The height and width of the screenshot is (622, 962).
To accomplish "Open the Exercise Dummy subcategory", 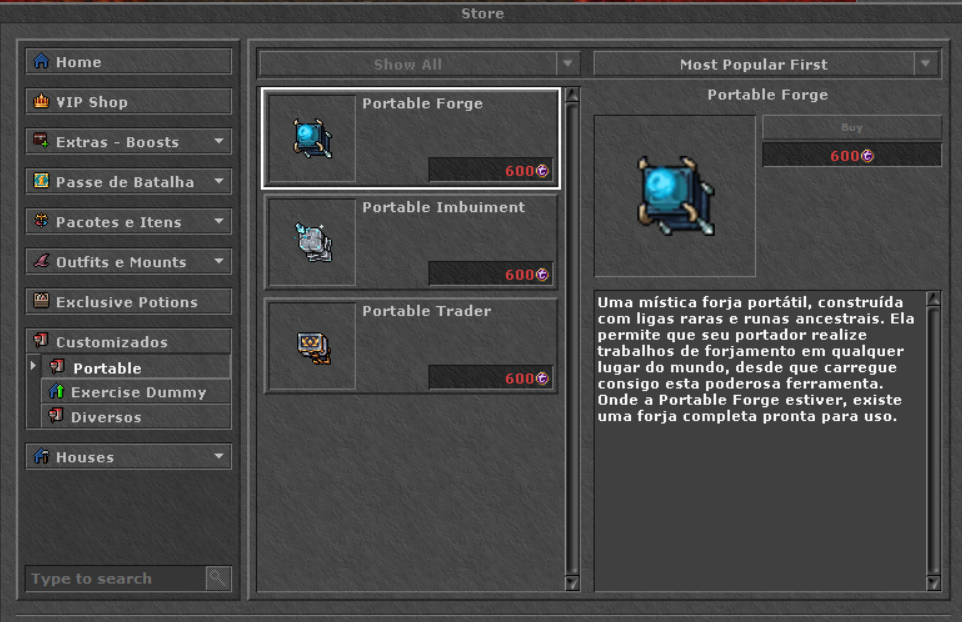I will 135,392.
